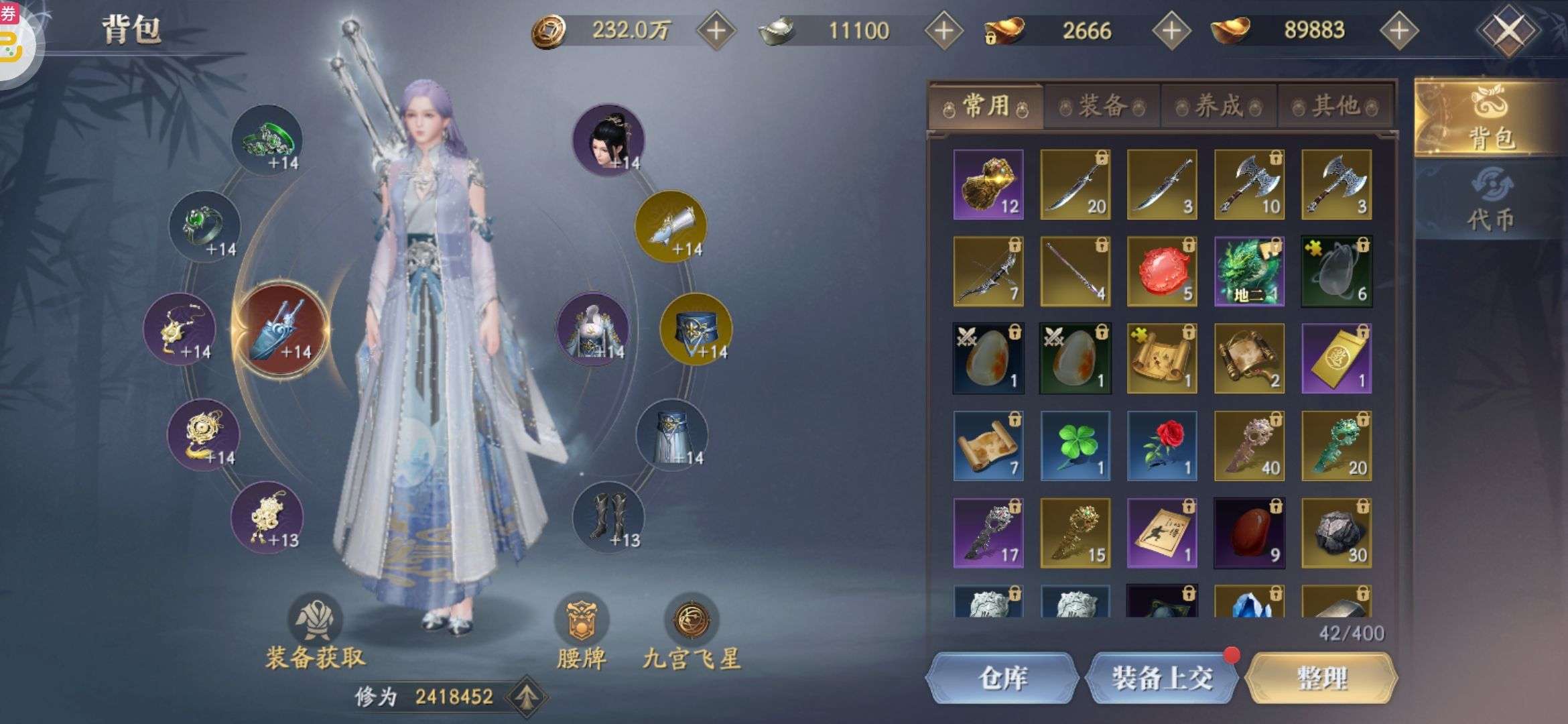Screen dimensions: 1568x724
Task: Open 装备获取 equipment source
Action: [x=315, y=633]
